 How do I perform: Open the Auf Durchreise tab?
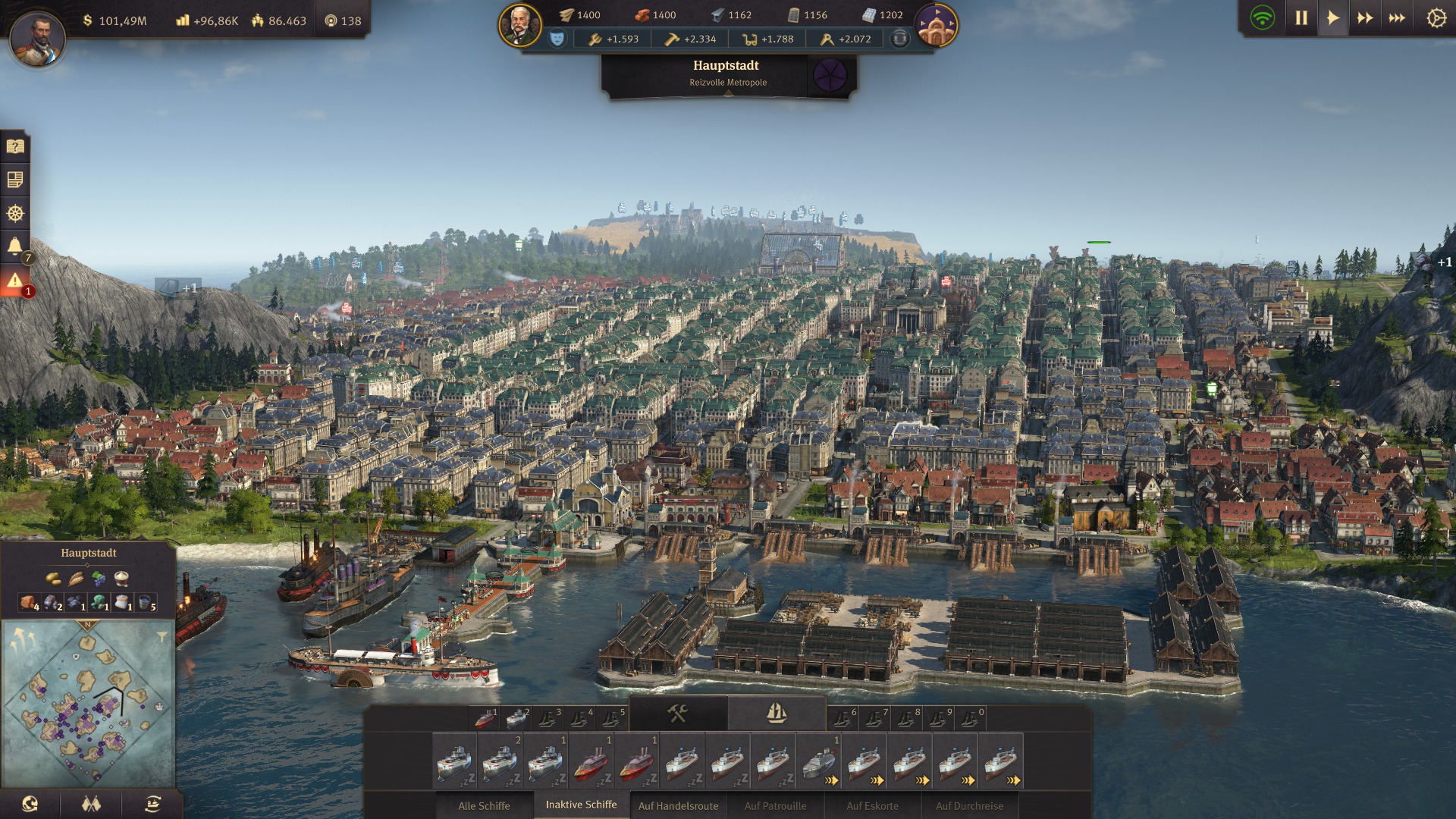coord(969,805)
